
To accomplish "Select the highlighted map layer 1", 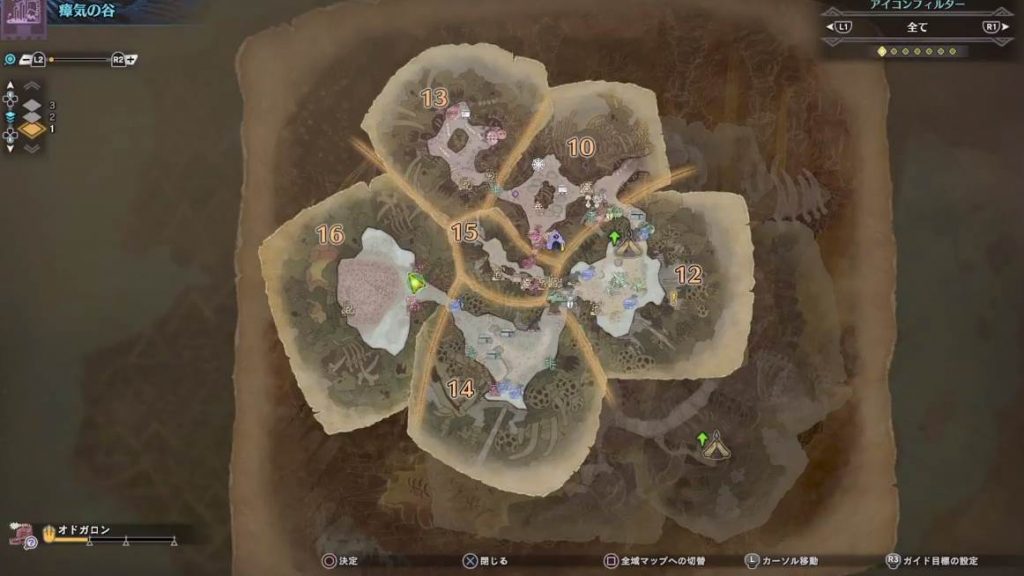I will point(32,130).
